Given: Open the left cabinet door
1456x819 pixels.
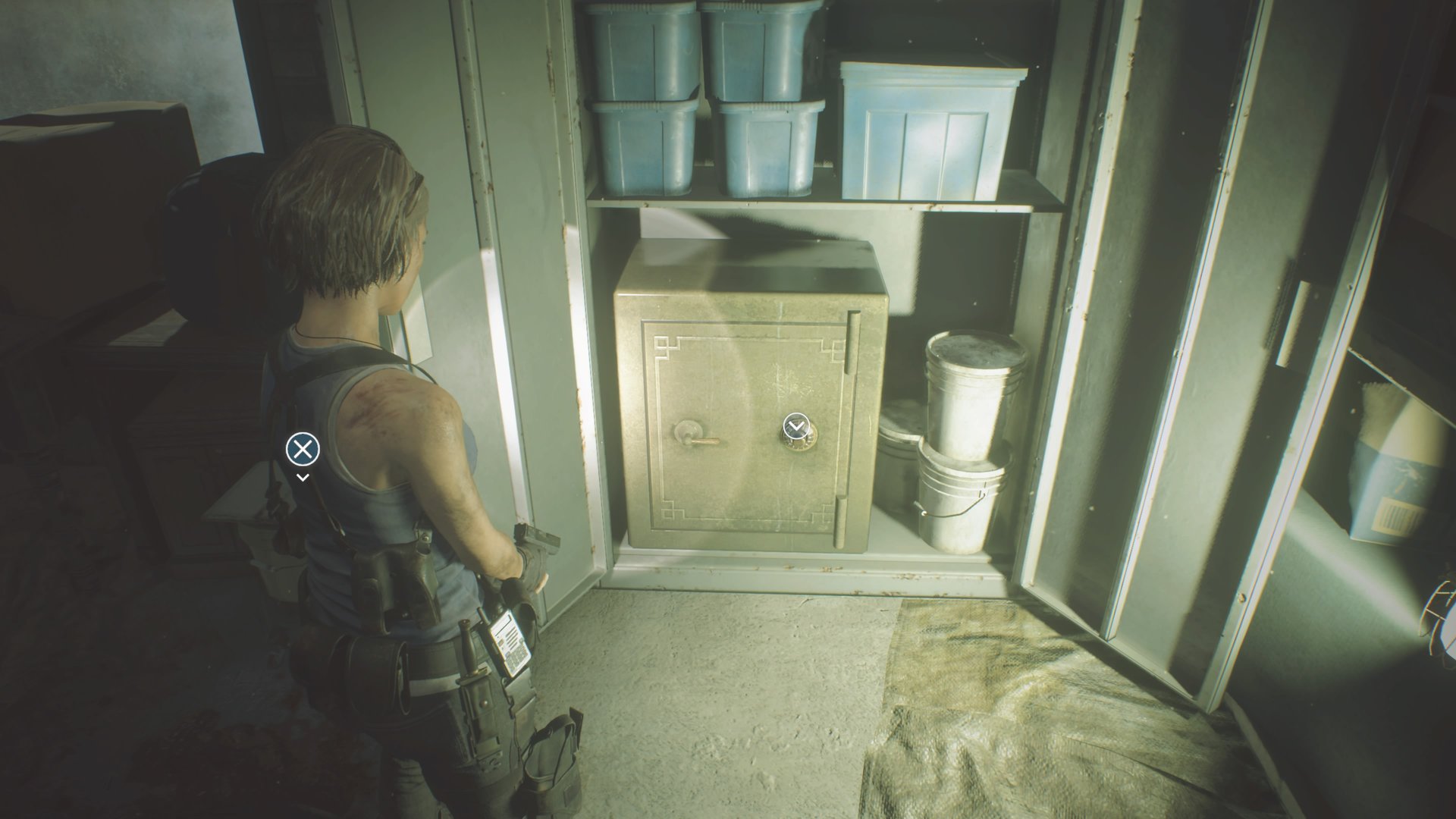Looking at the screenshot, I should [523, 303].
